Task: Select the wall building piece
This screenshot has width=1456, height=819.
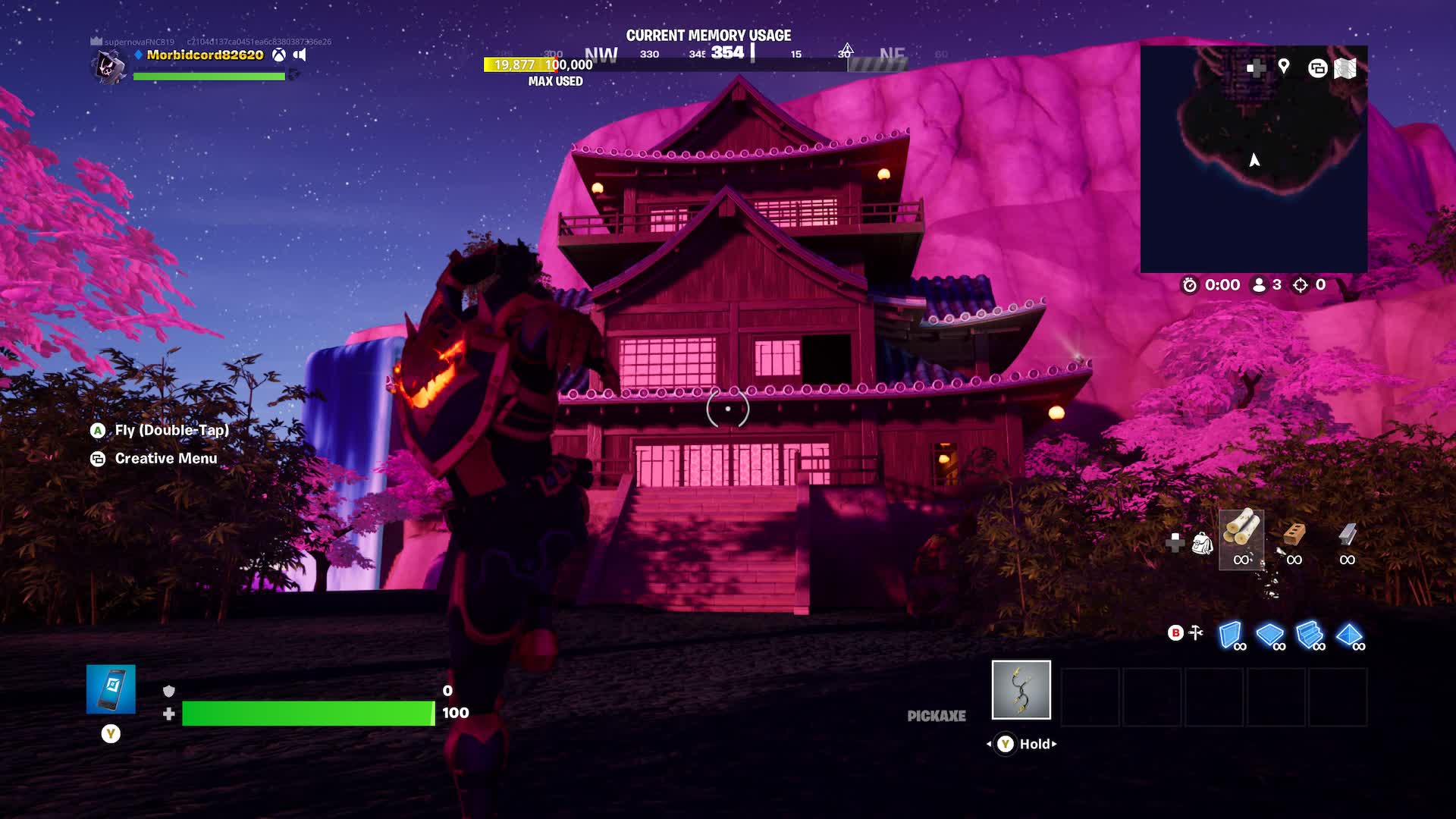Action: (1230, 635)
